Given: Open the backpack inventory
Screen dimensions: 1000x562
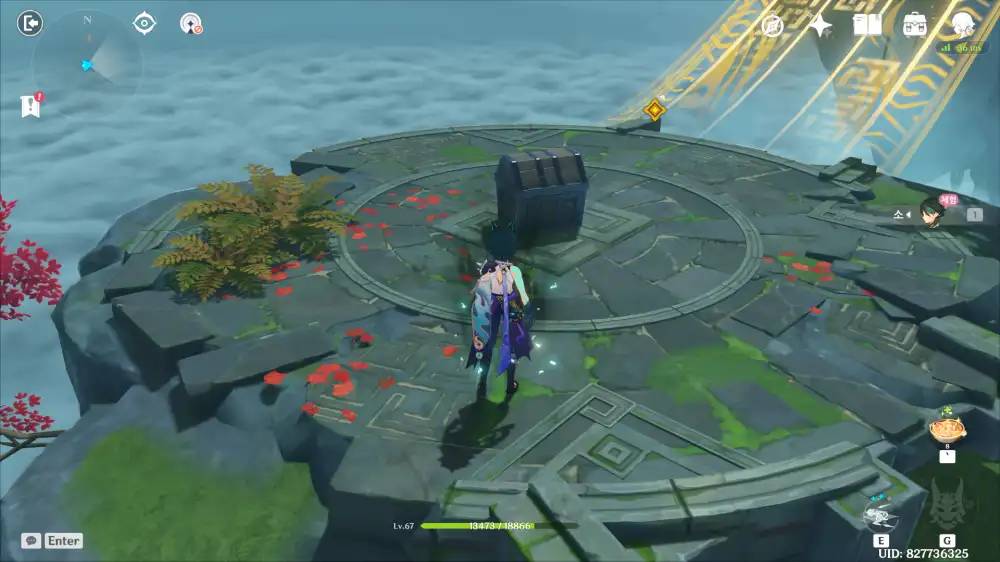Looking at the screenshot, I should [914, 25].
